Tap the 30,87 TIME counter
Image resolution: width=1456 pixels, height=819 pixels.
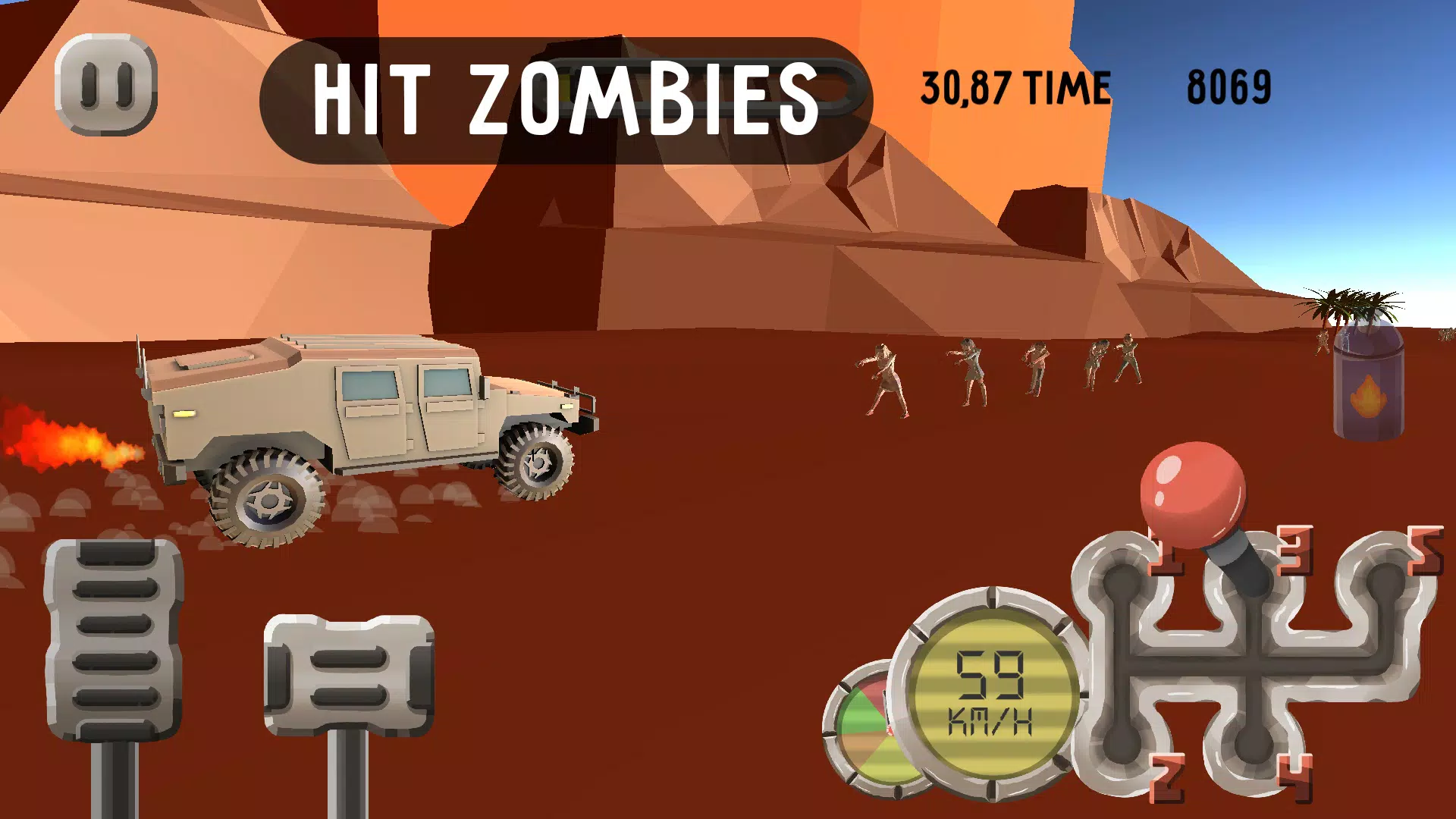pos(1015,86)
